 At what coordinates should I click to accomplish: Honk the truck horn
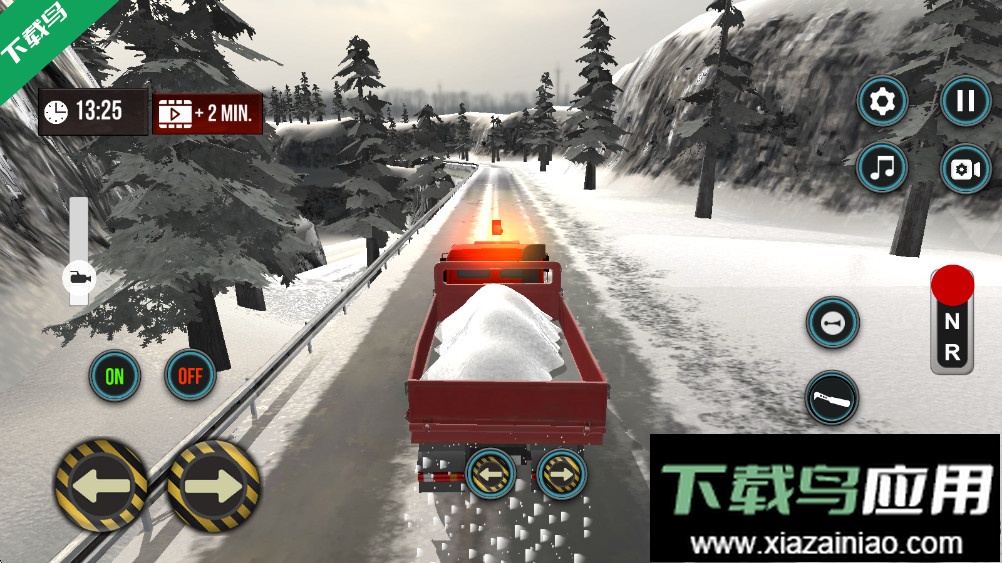point(832,323)
